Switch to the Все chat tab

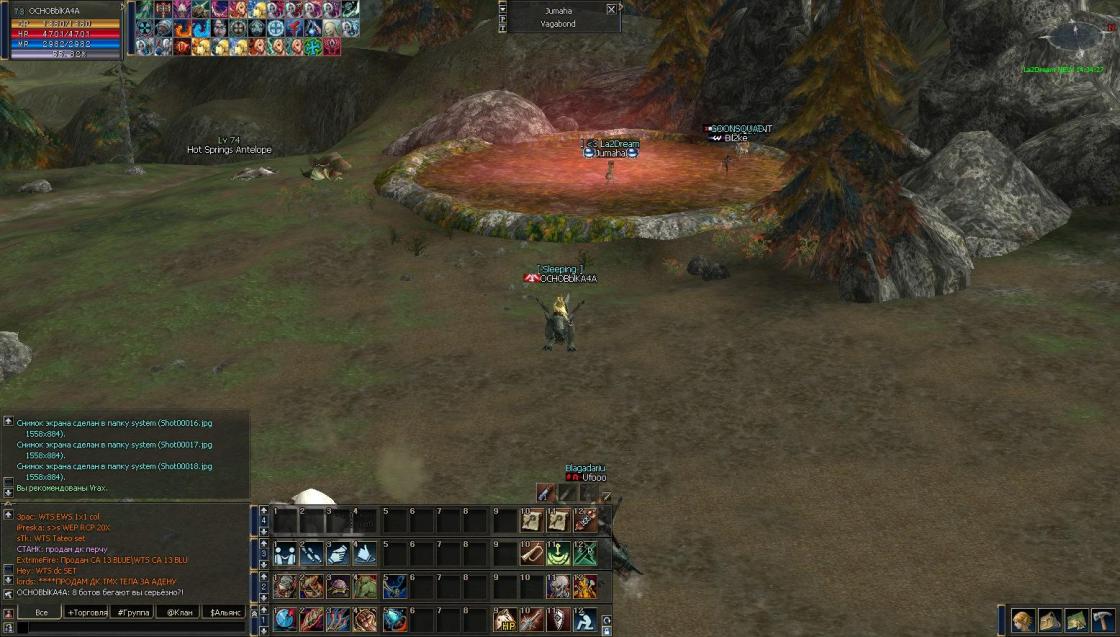point(41,612)
